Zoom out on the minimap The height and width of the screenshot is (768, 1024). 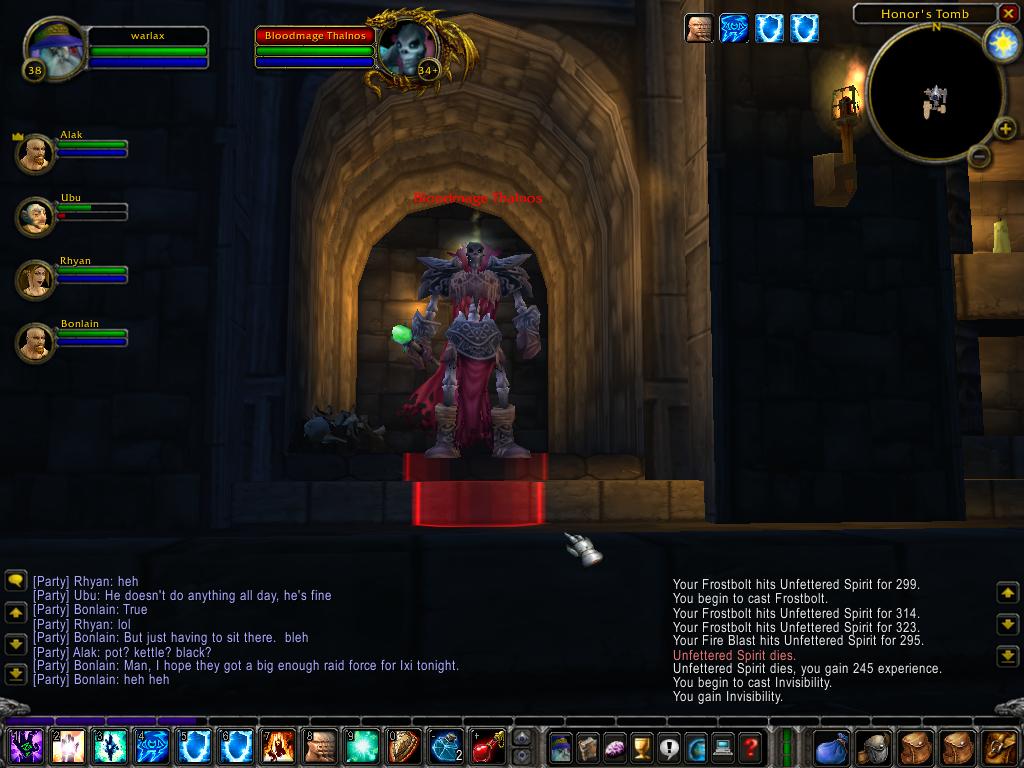(980, 156)
